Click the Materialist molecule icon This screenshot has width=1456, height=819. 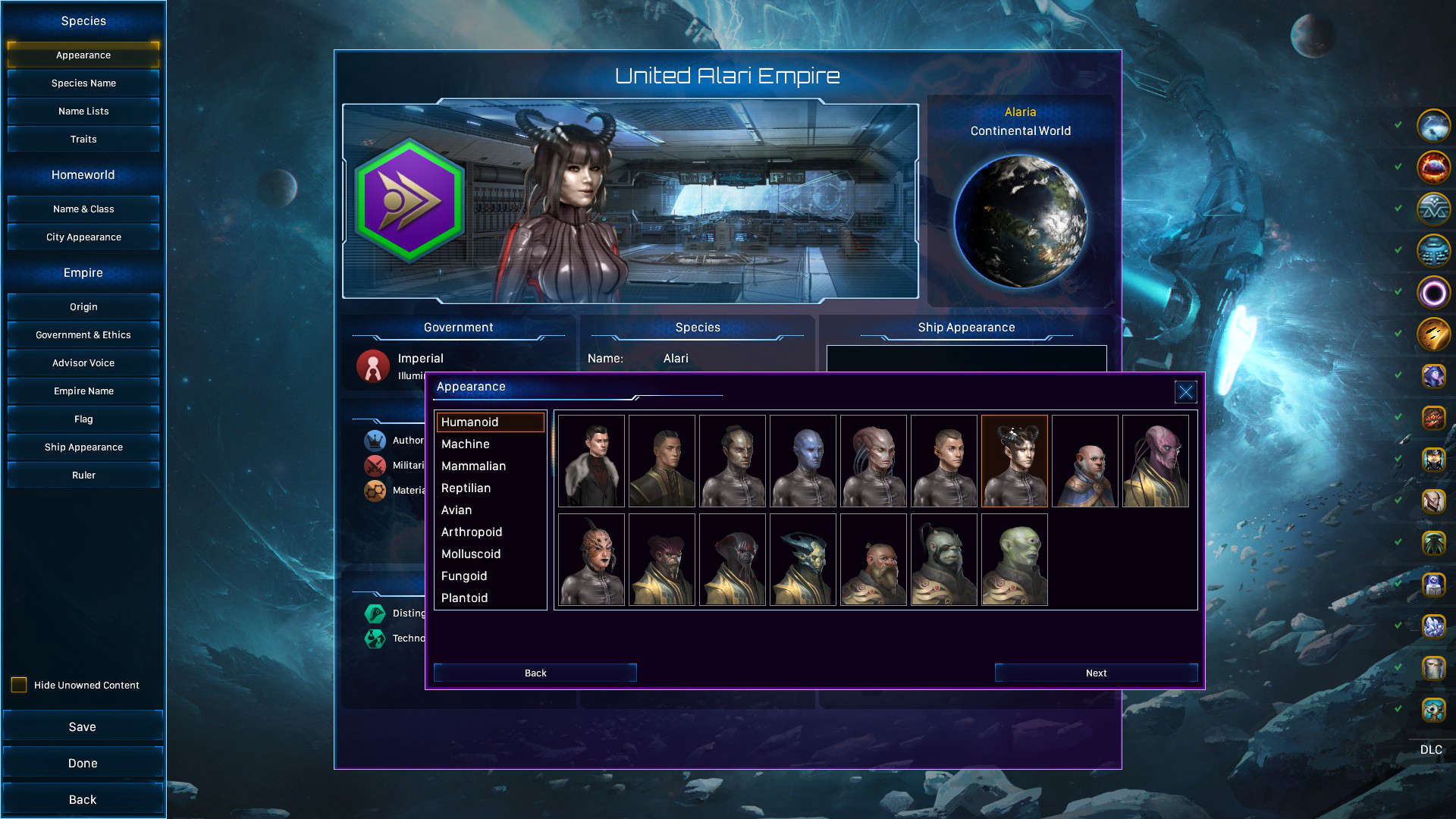(x=376, y=490)
